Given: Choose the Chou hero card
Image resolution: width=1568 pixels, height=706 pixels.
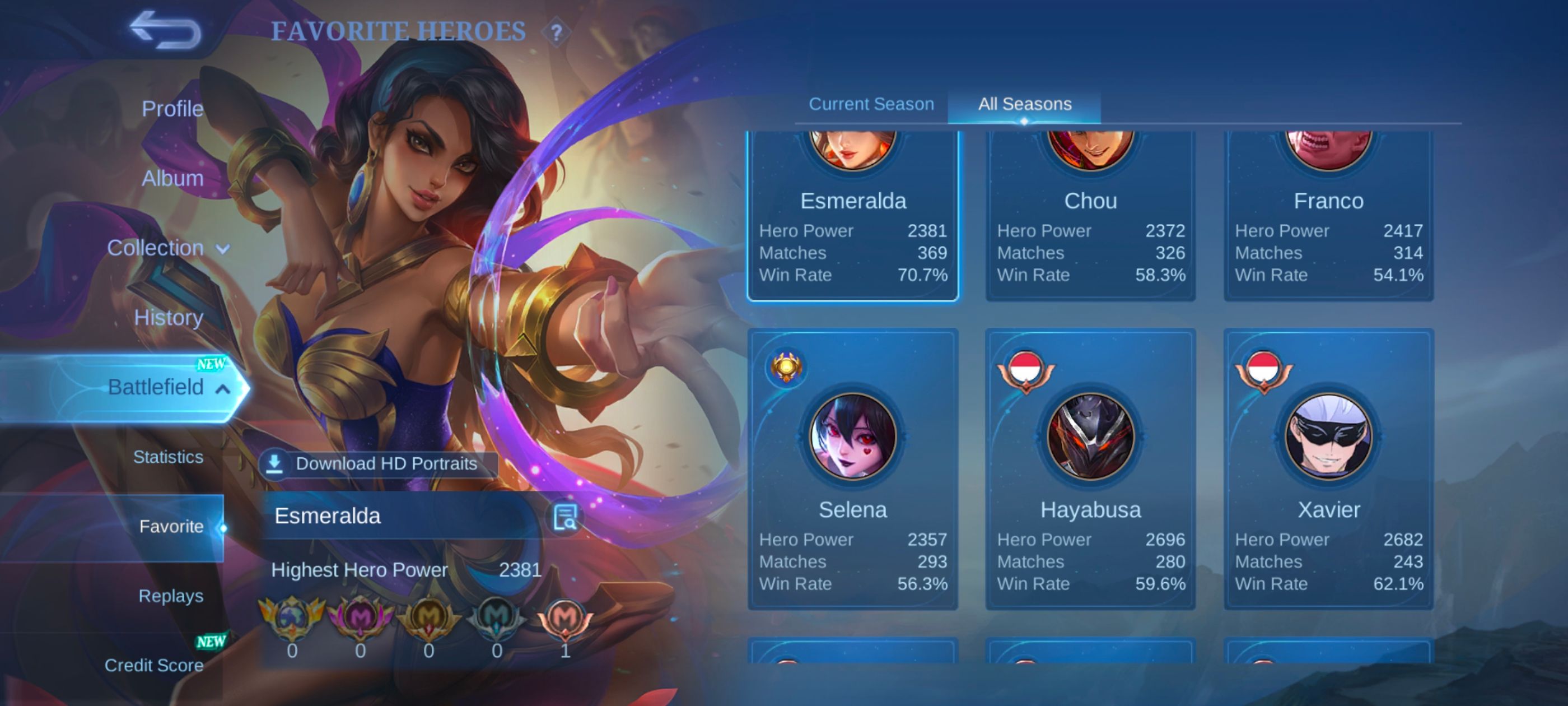Looking at the screenshot, I should click(1090, 219).
